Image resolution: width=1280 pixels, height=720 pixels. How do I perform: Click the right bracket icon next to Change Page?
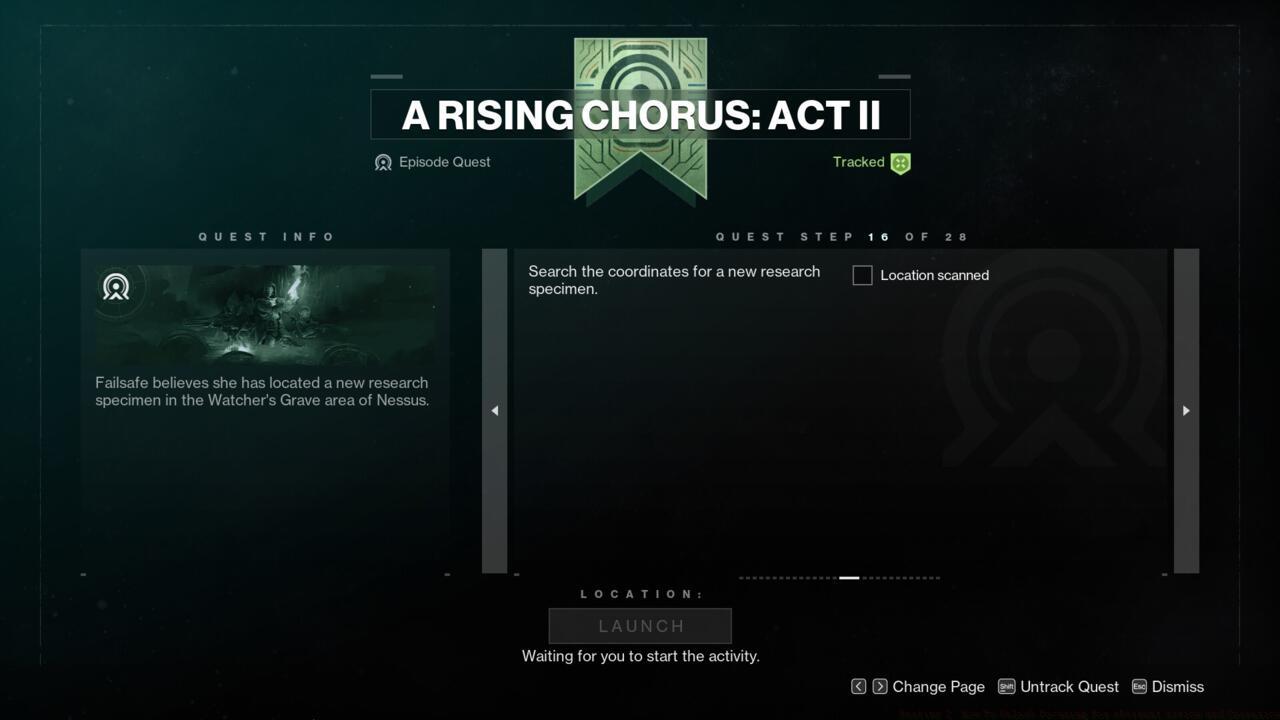(x=878, y=687)
